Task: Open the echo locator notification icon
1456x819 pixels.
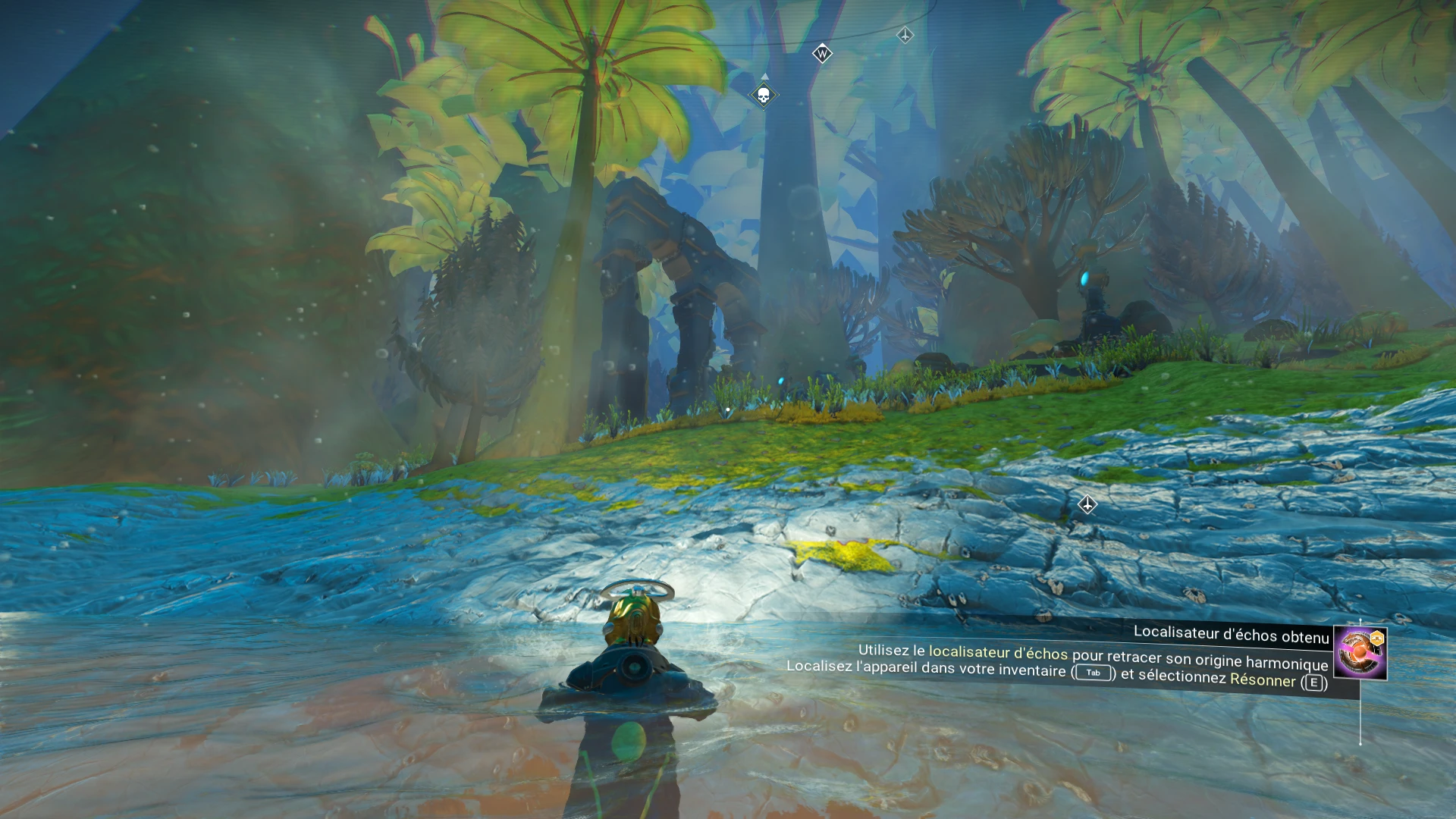Action: [x=1360, y=652]
